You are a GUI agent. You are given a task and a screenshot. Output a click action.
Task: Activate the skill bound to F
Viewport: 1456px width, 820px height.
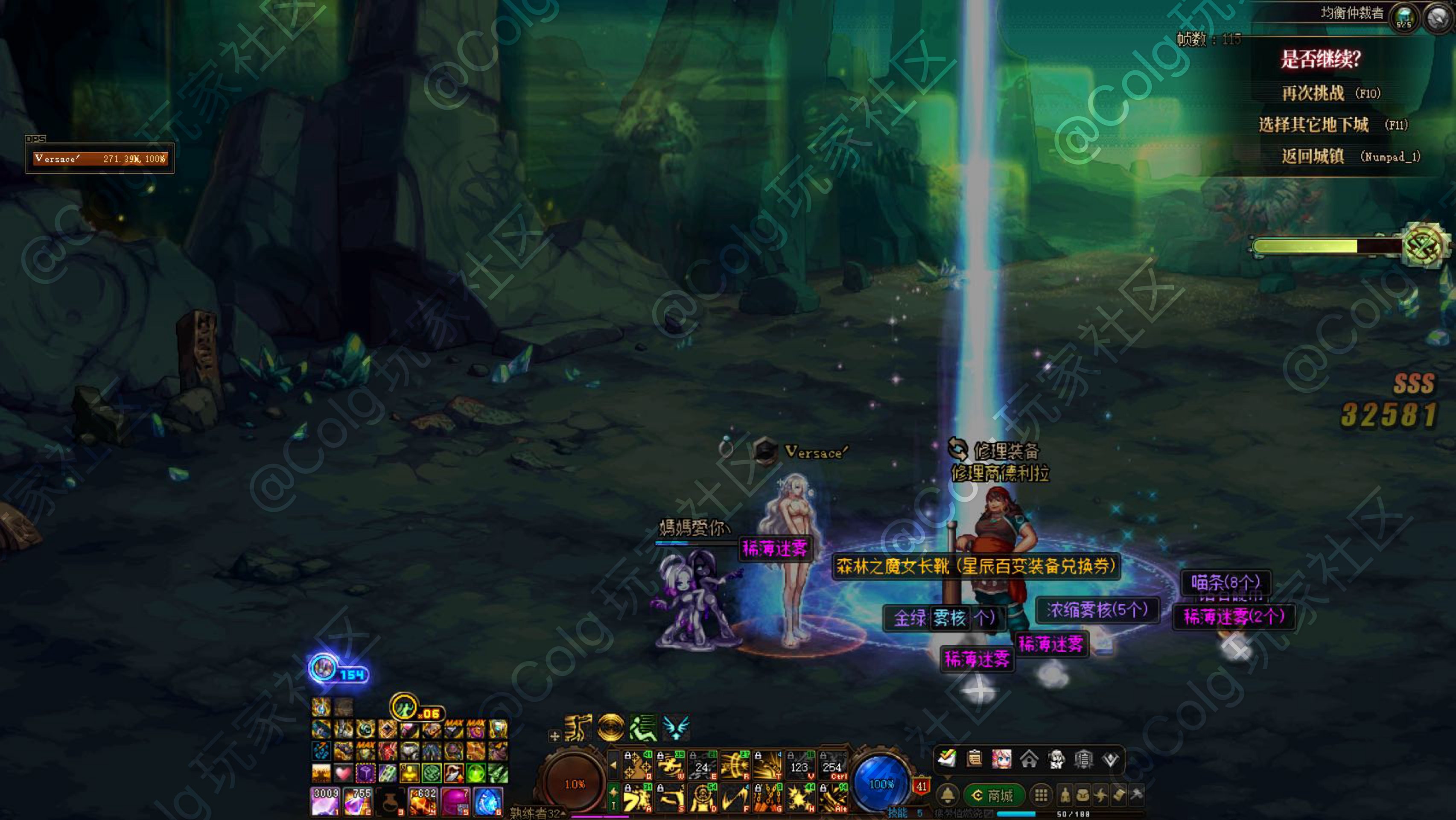click(735, 799)
